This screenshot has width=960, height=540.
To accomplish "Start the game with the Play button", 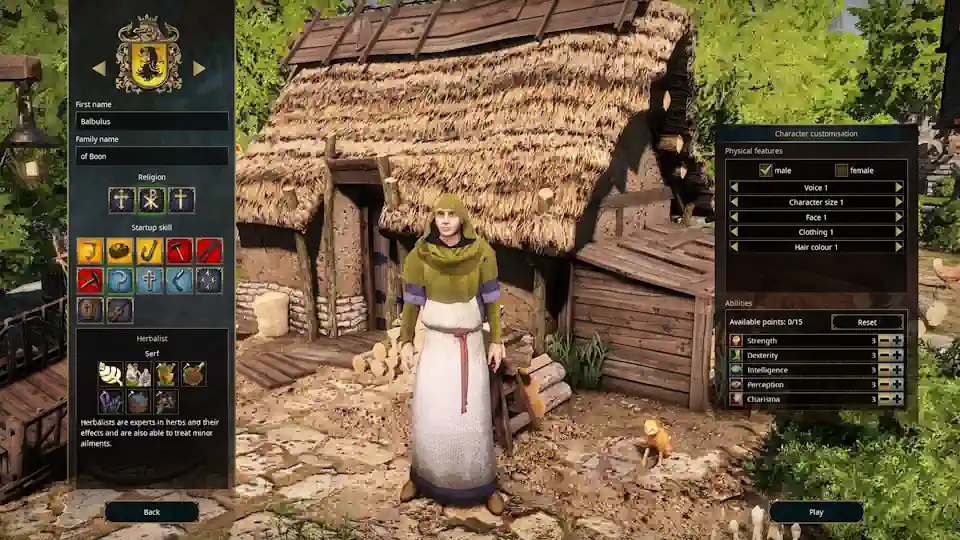I will click(816, 512).
